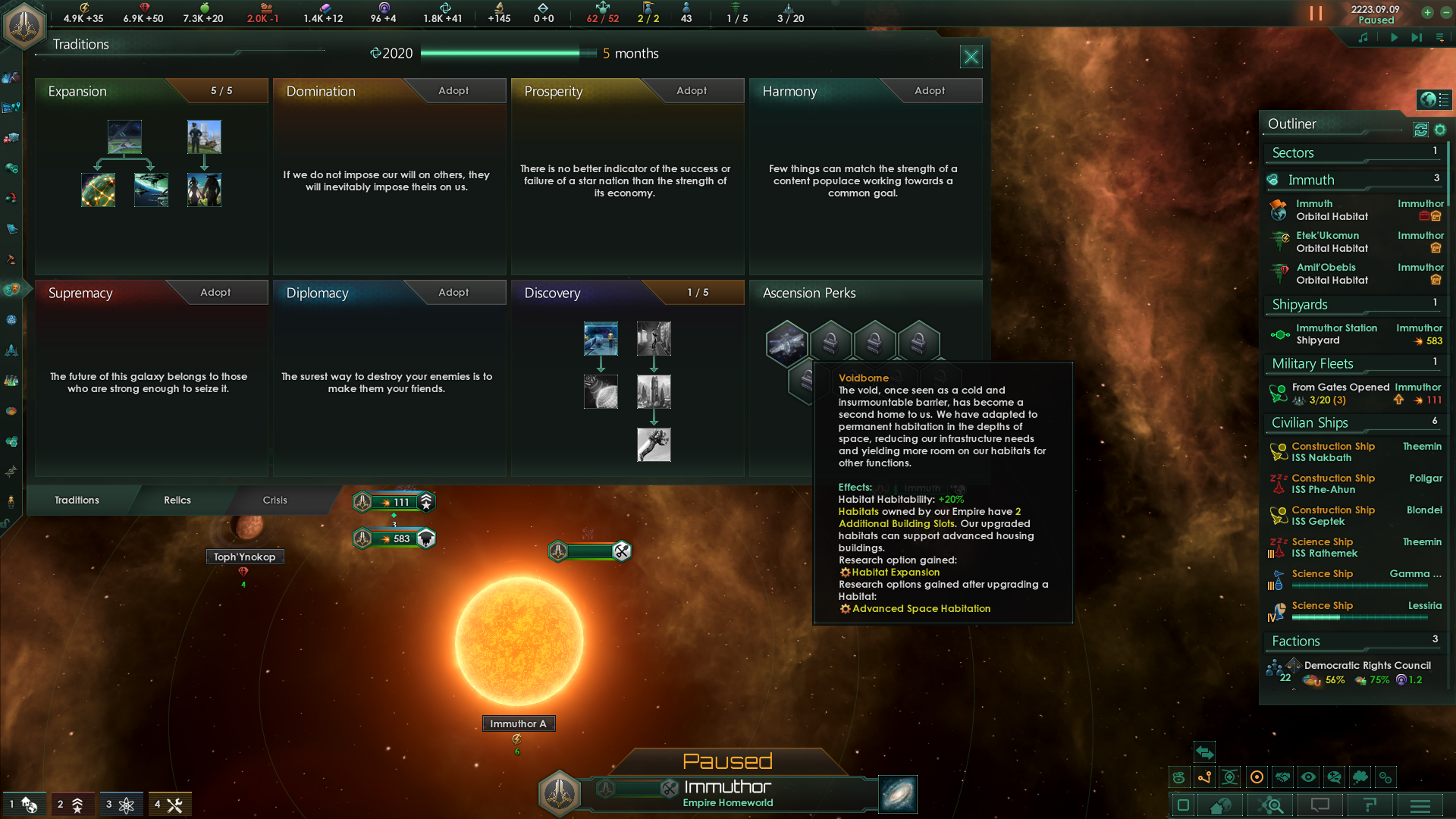Click the return-to-homeworld house icon

1220,805
